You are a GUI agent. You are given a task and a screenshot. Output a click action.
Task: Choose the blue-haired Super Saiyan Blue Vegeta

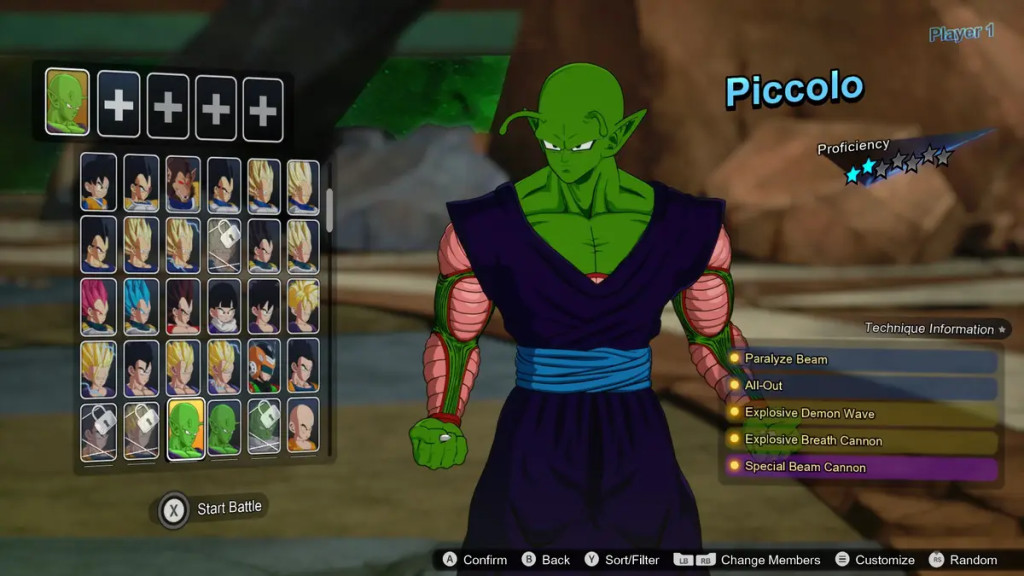coord(141,306)
